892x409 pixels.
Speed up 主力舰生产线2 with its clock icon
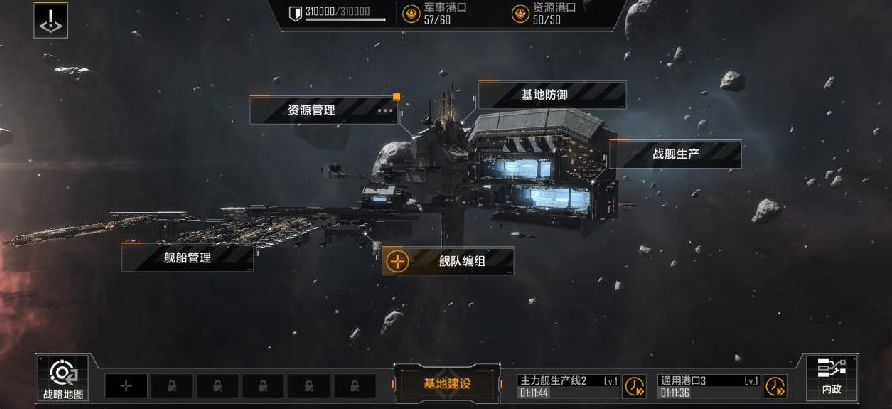click(x=636, y=386)
